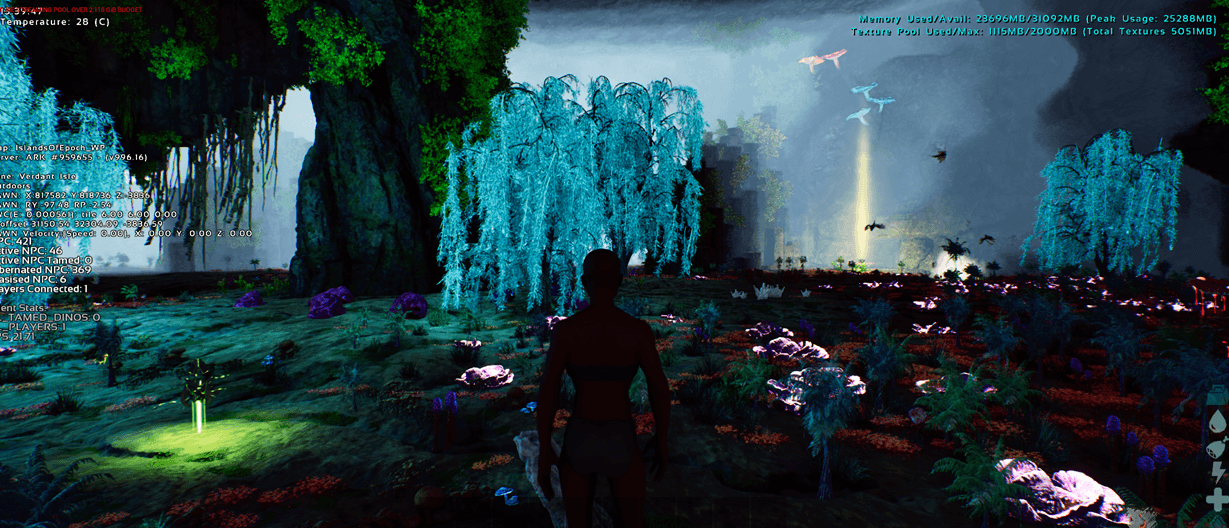Select the health cross icon
Image resolution: width=1229 pixels, height=528 pixels.
pos(1217,498)
